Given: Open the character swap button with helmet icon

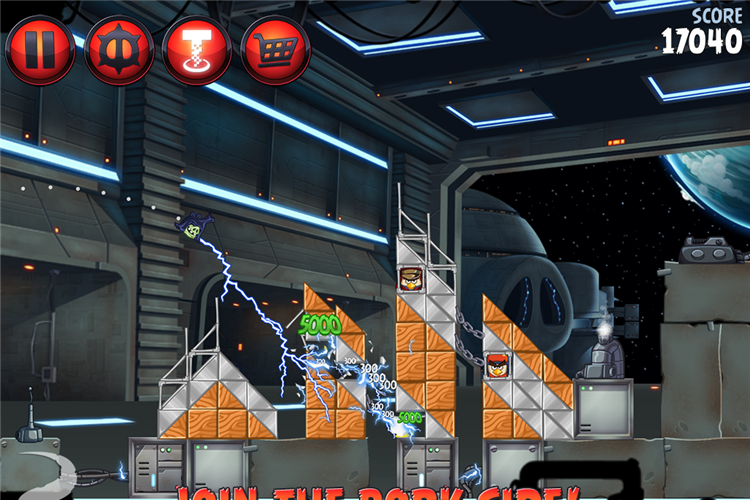Looking at the screenshot, I should pos(119,50).
